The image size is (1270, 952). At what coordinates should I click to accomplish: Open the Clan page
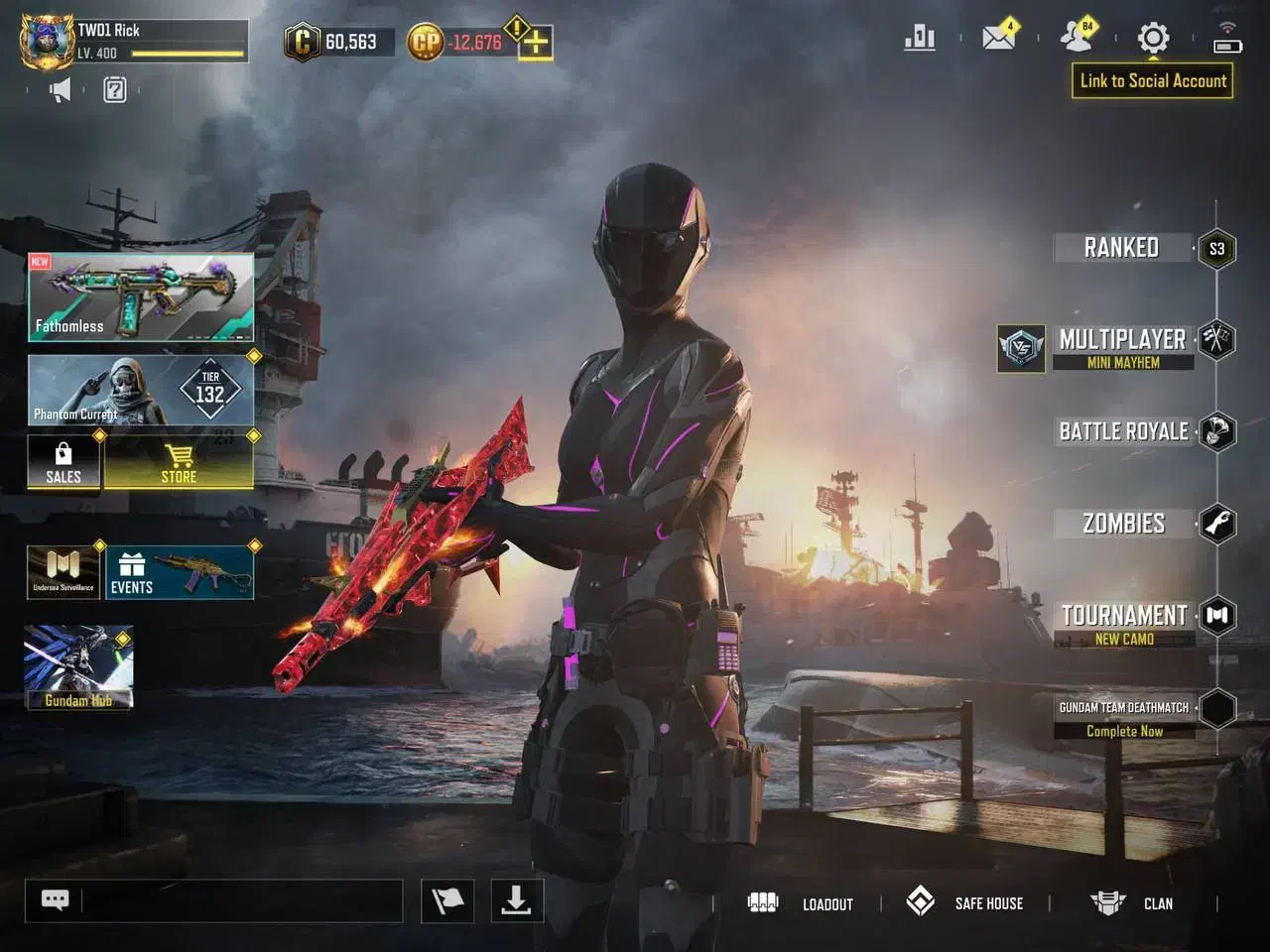[1132, 903]
